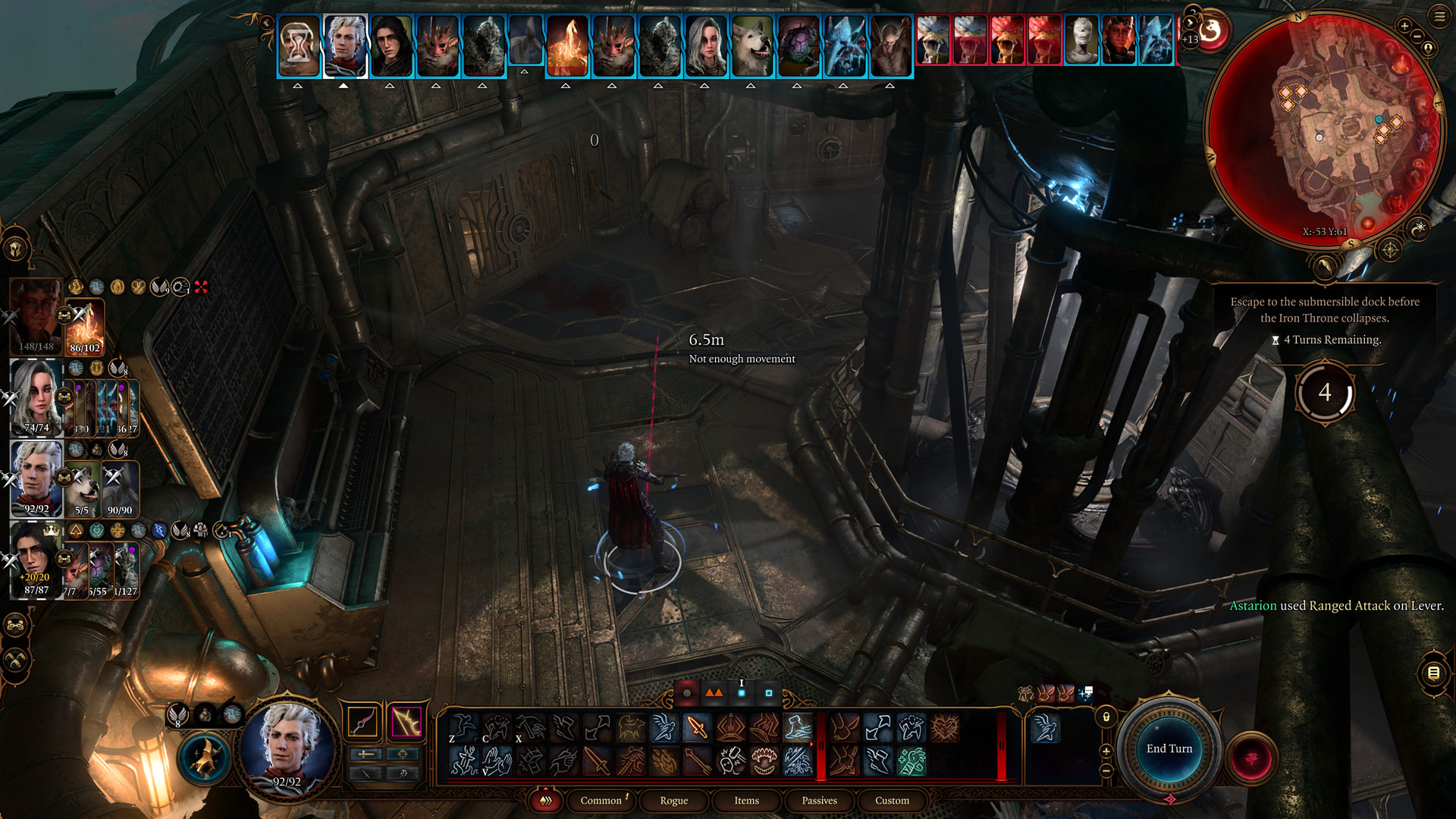
Task: Click the End Turn button
Action: 1169,748
